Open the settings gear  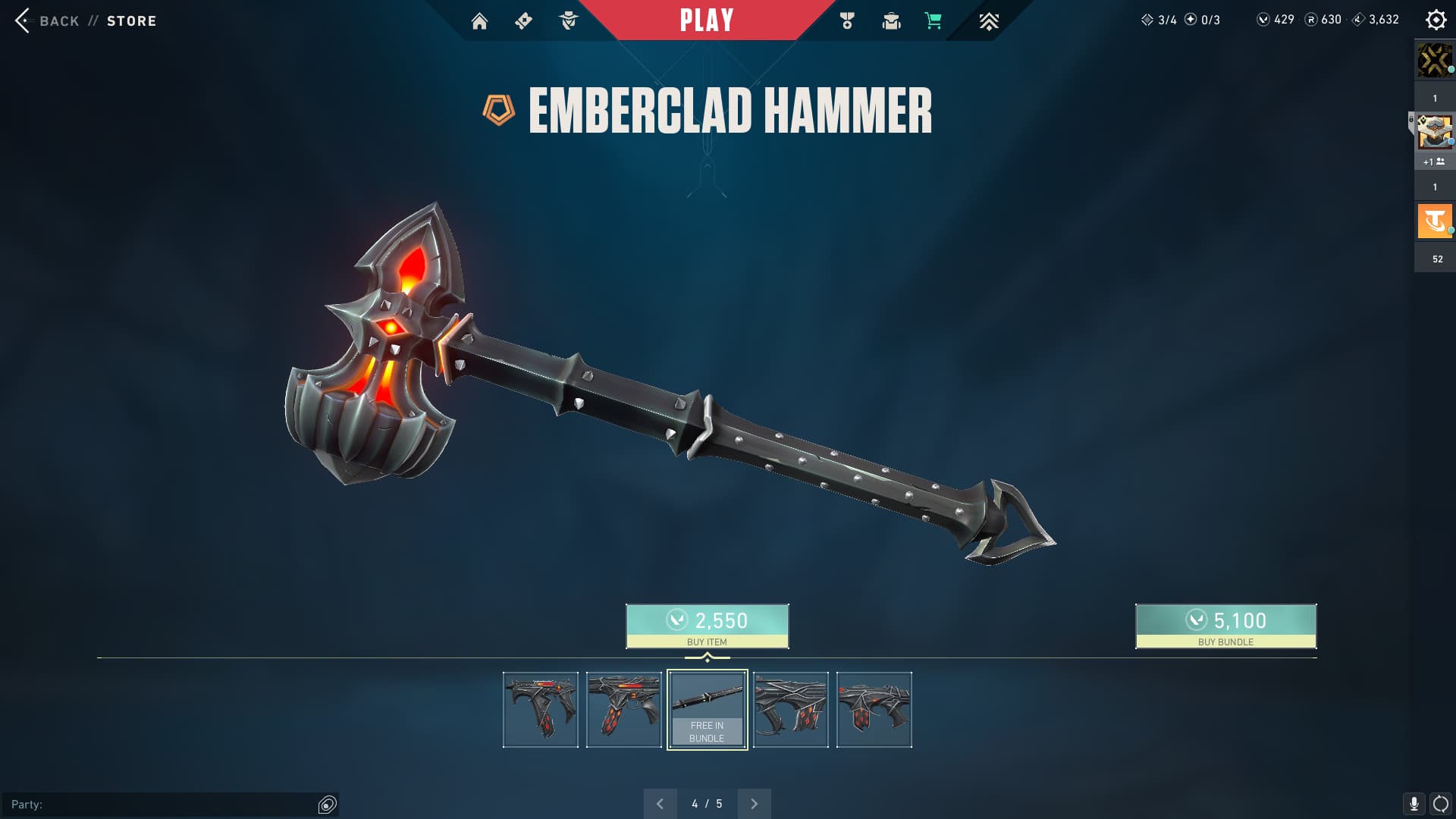coord(1436,20)
